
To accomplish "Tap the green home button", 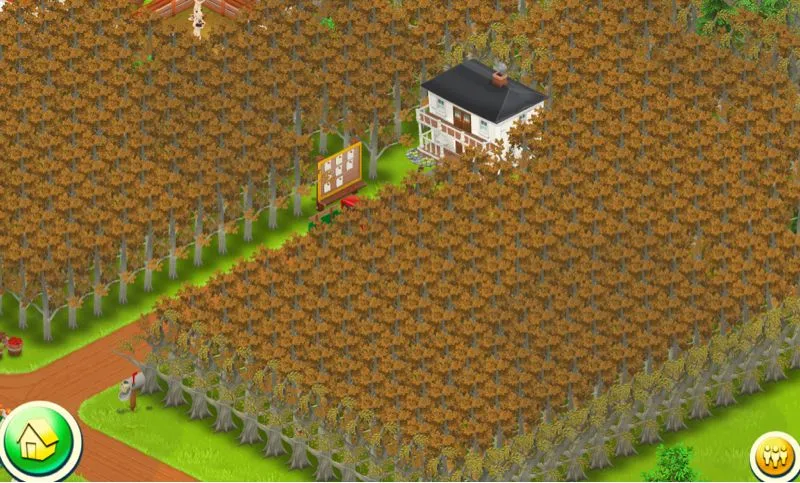I will 38,441.
